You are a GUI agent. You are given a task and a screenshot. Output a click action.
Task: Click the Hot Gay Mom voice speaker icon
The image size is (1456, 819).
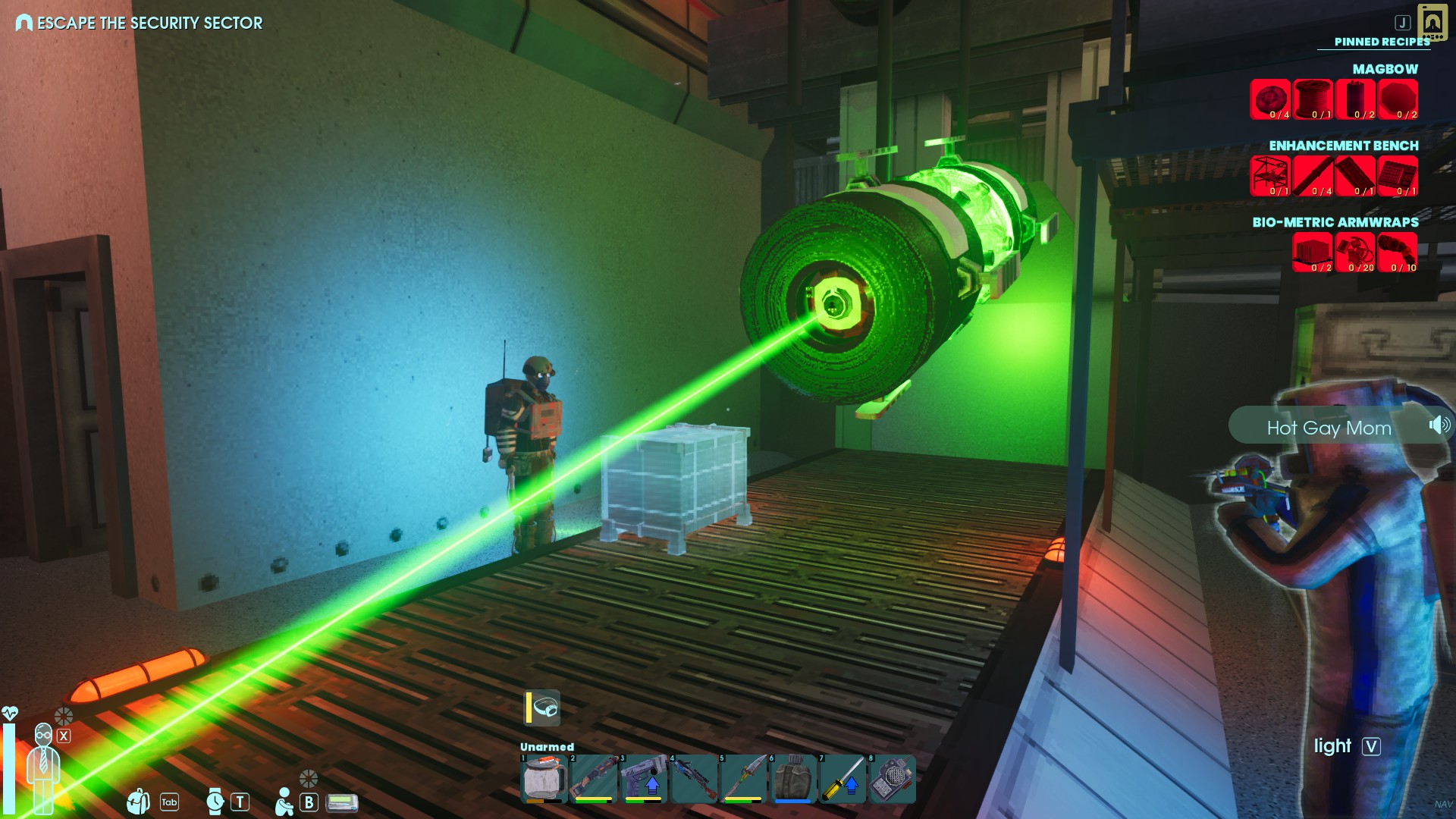[1439, 425]
